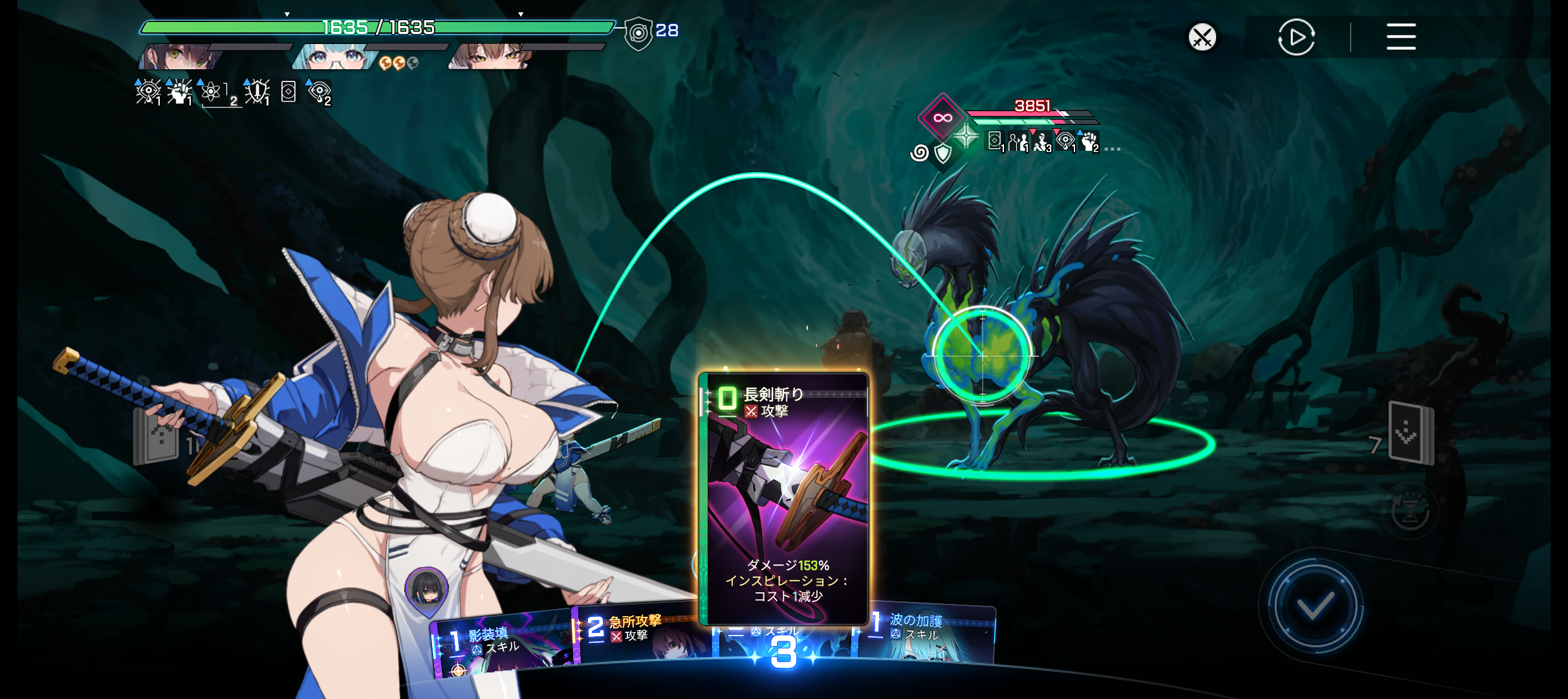The height and width of the screenshot is (699, 1568).
Task: Select the 長剣斬り attack card
Action: click(785, 498)
